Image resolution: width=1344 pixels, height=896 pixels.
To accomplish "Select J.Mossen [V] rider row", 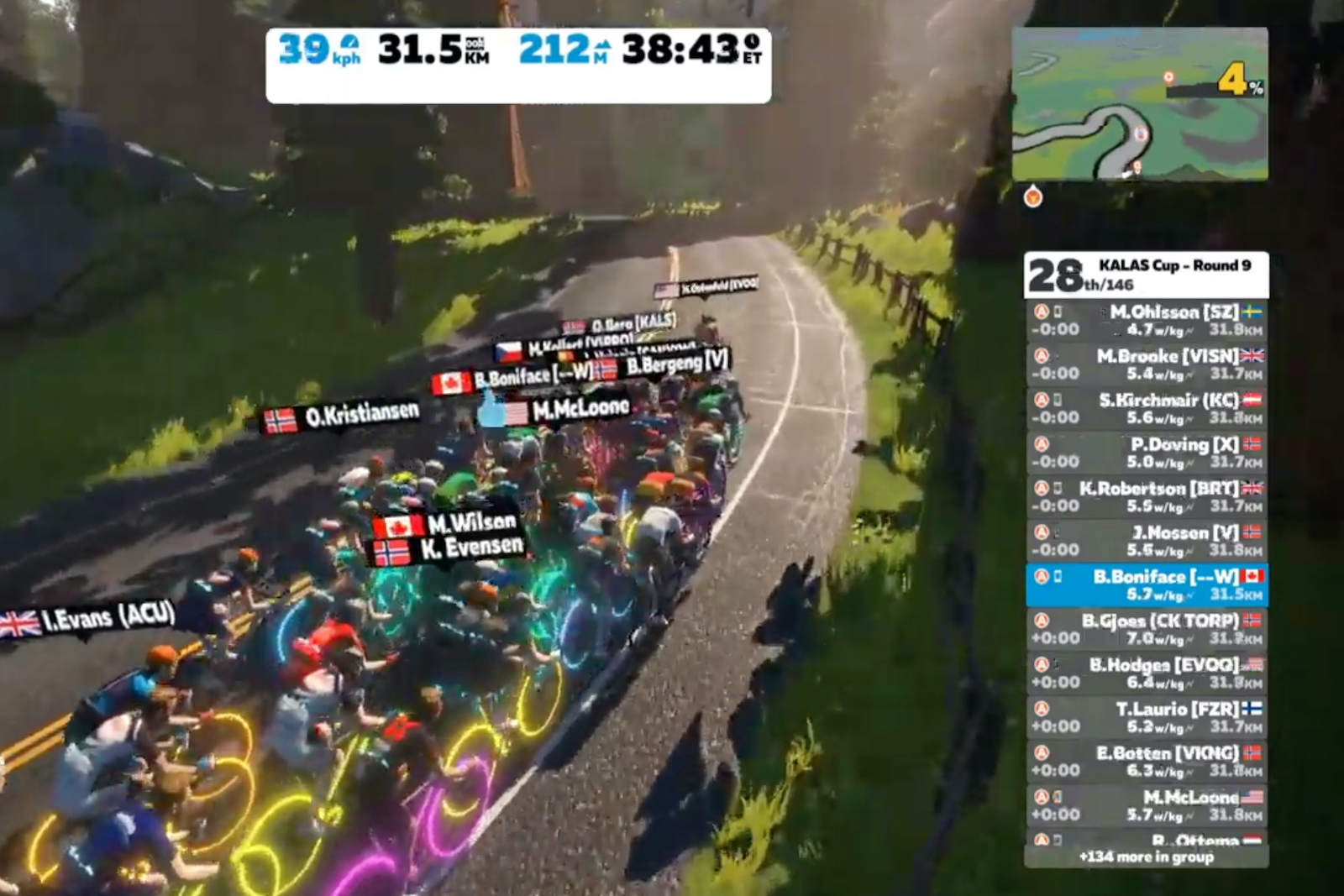I will 1147,541.
